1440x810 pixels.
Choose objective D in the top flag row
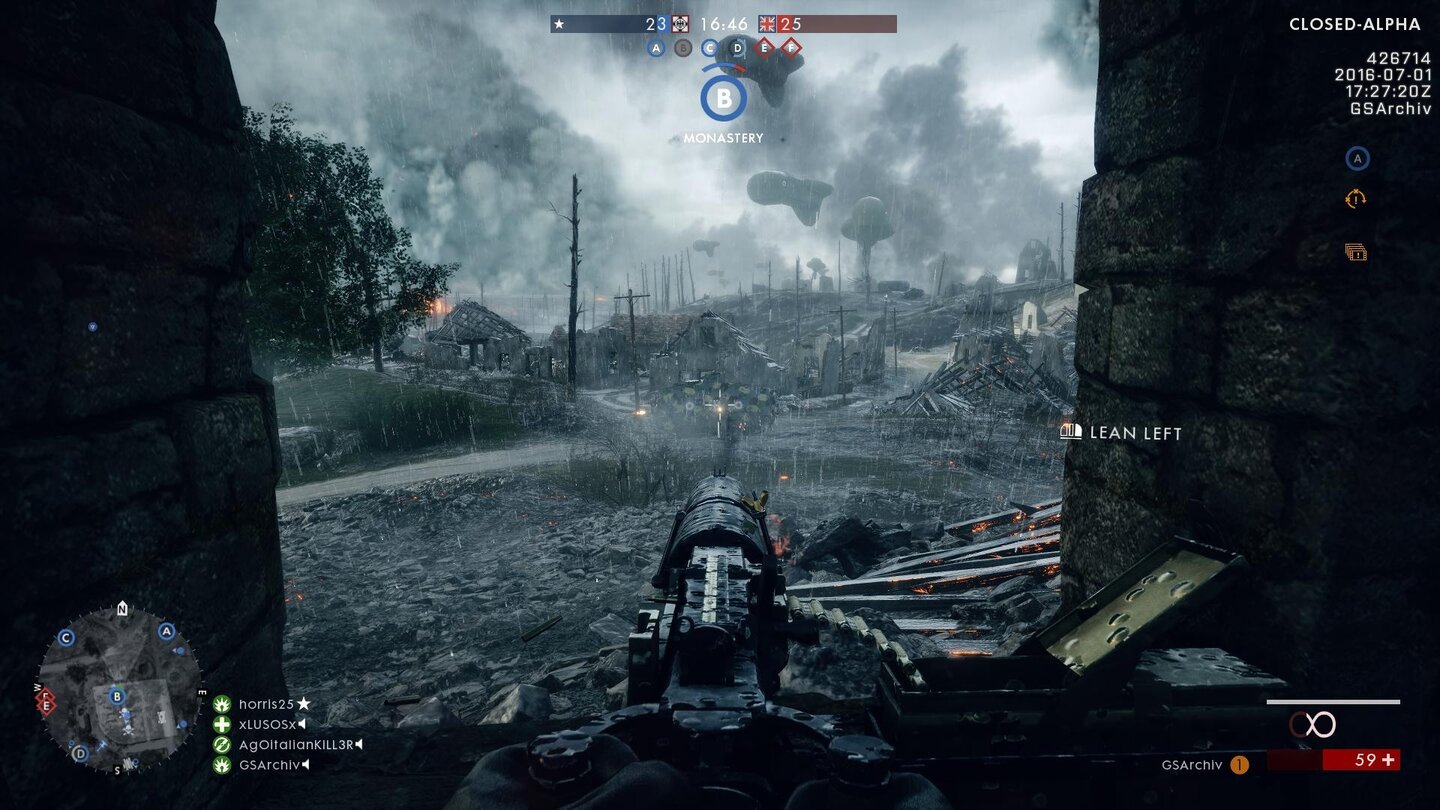click(x=738, y=47)
